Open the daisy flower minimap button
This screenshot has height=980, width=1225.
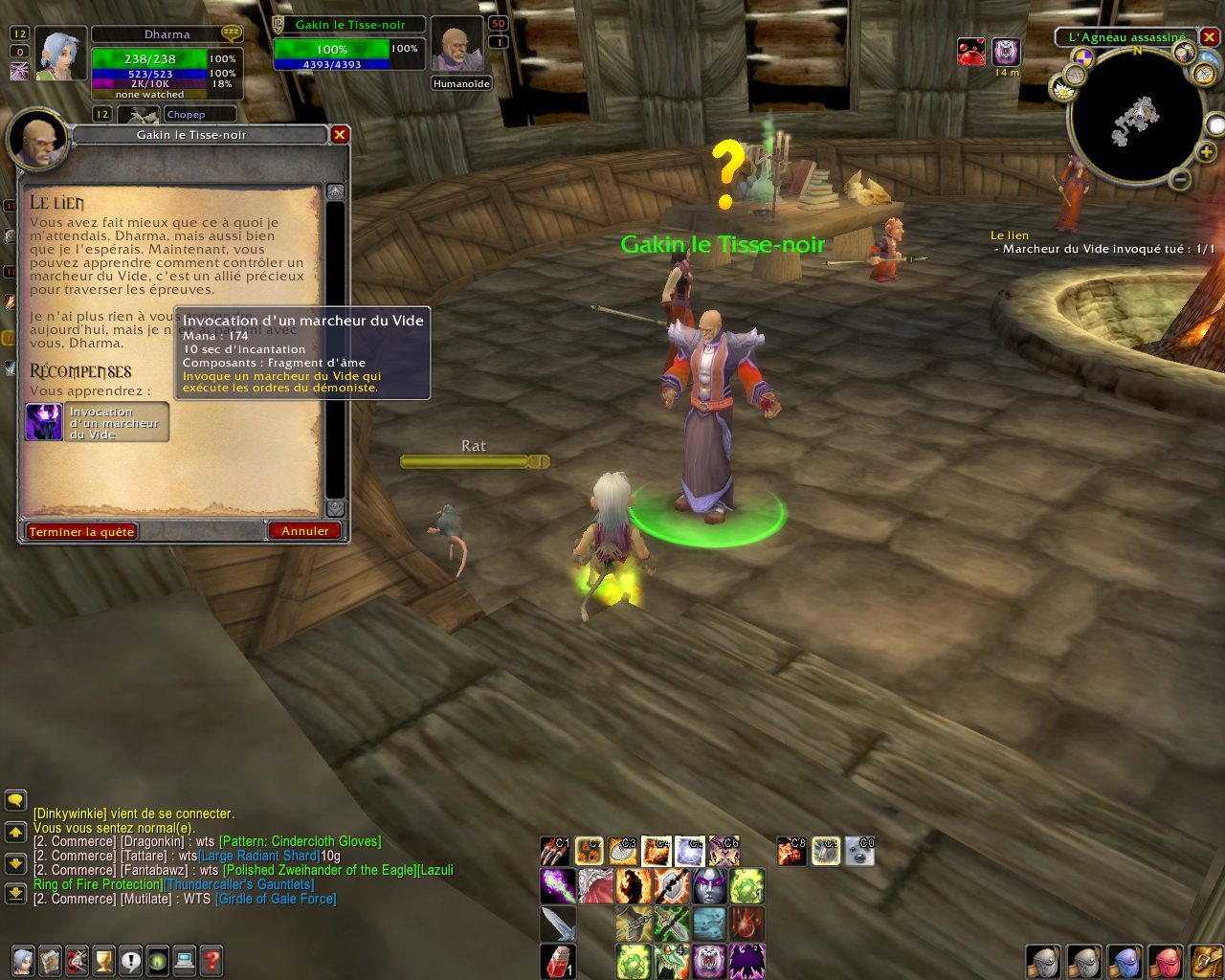click(x=1062, y=89)
